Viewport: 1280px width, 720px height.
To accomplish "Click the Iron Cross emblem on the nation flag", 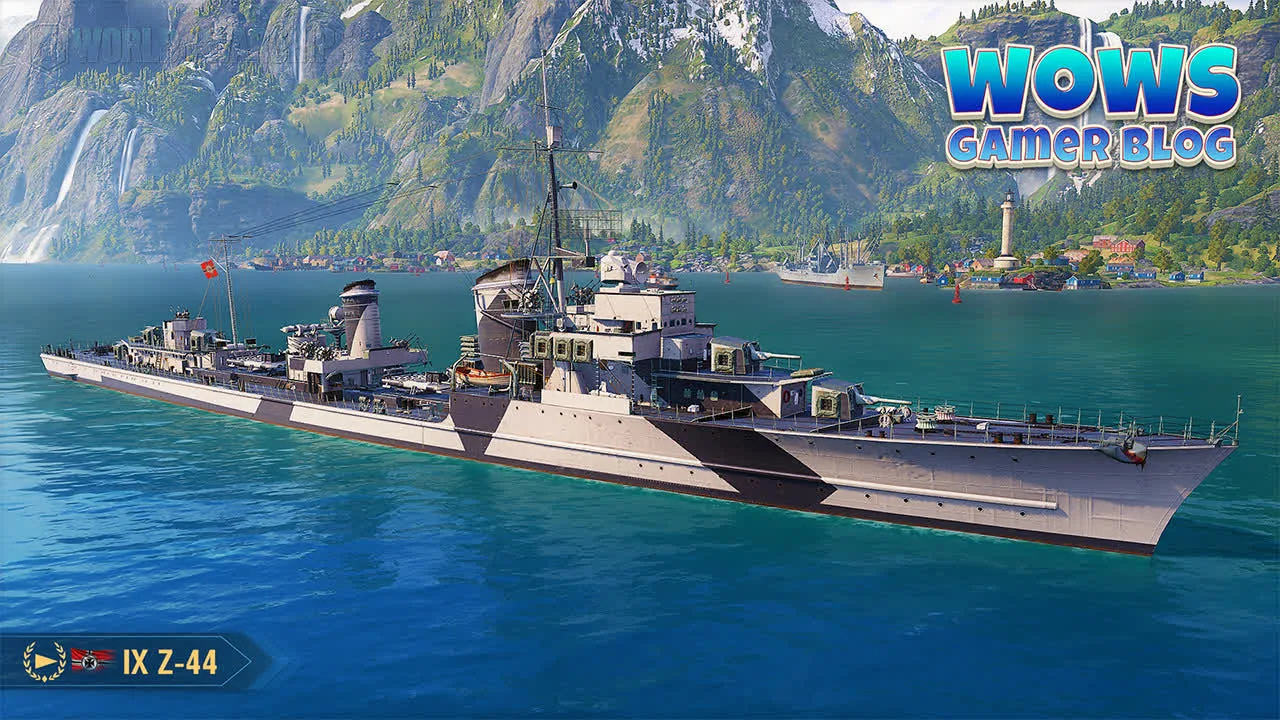I will [88, 661].
